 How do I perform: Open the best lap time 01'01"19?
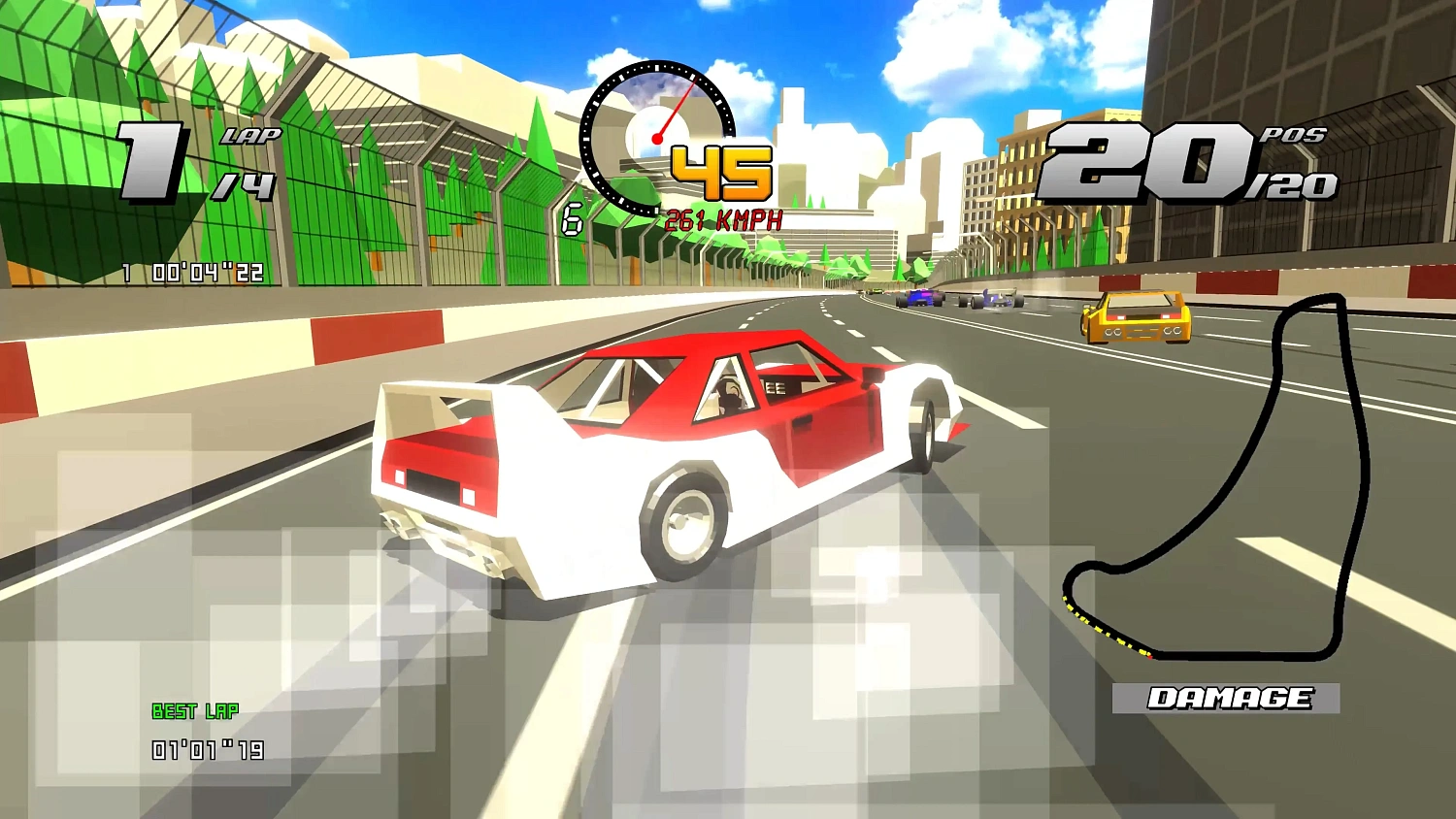point(207,748)
